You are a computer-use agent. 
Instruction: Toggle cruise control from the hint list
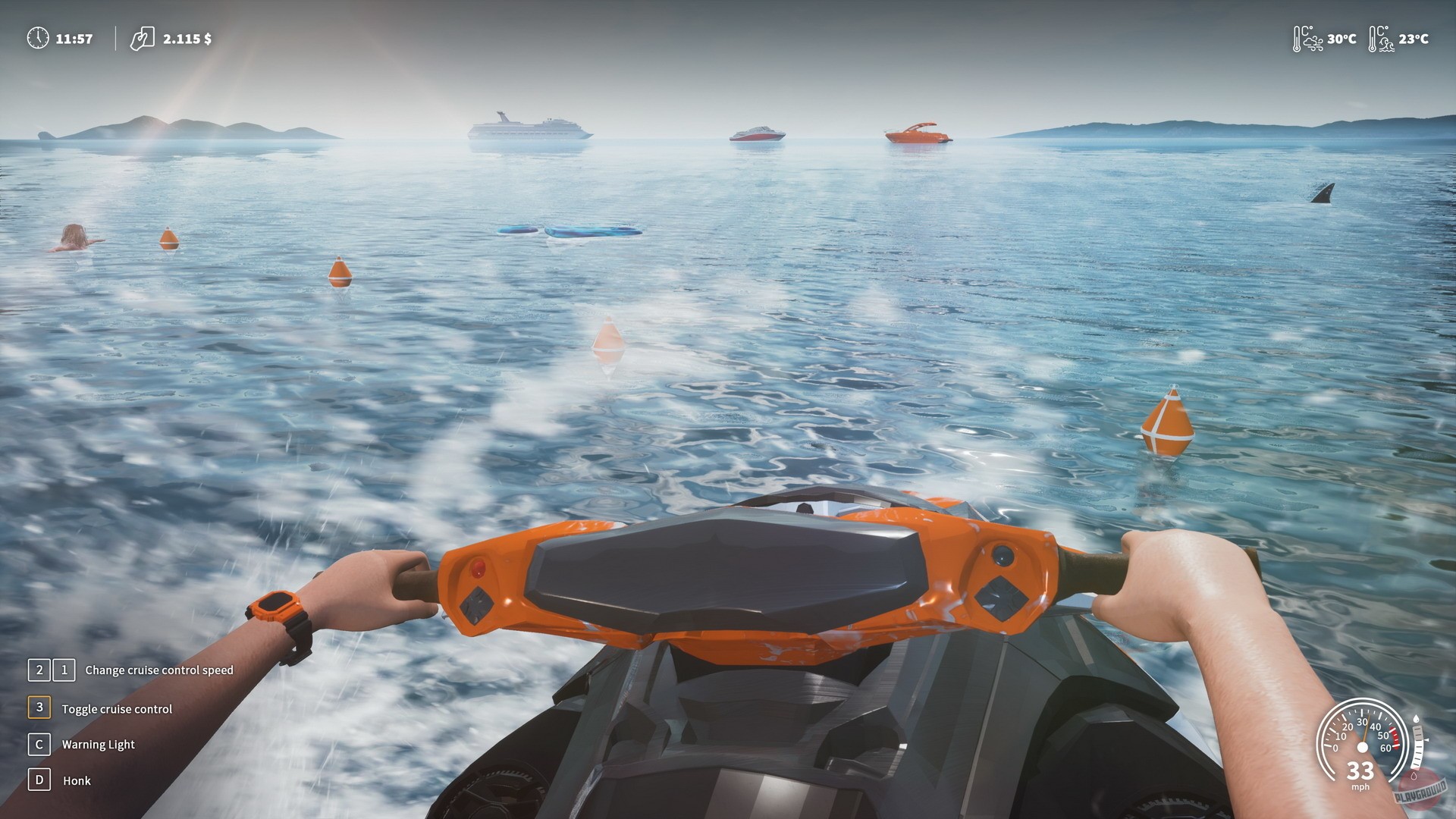pyautogui.click(x=117, y=708)
